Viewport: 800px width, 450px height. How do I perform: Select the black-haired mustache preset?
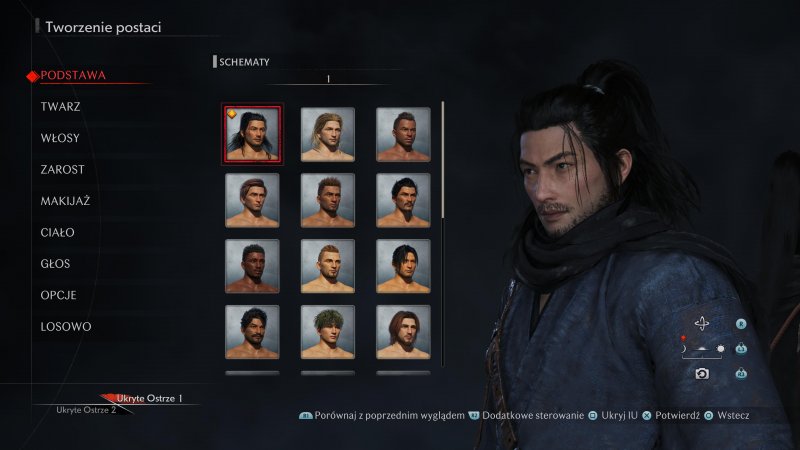click(x=403, y=200)
